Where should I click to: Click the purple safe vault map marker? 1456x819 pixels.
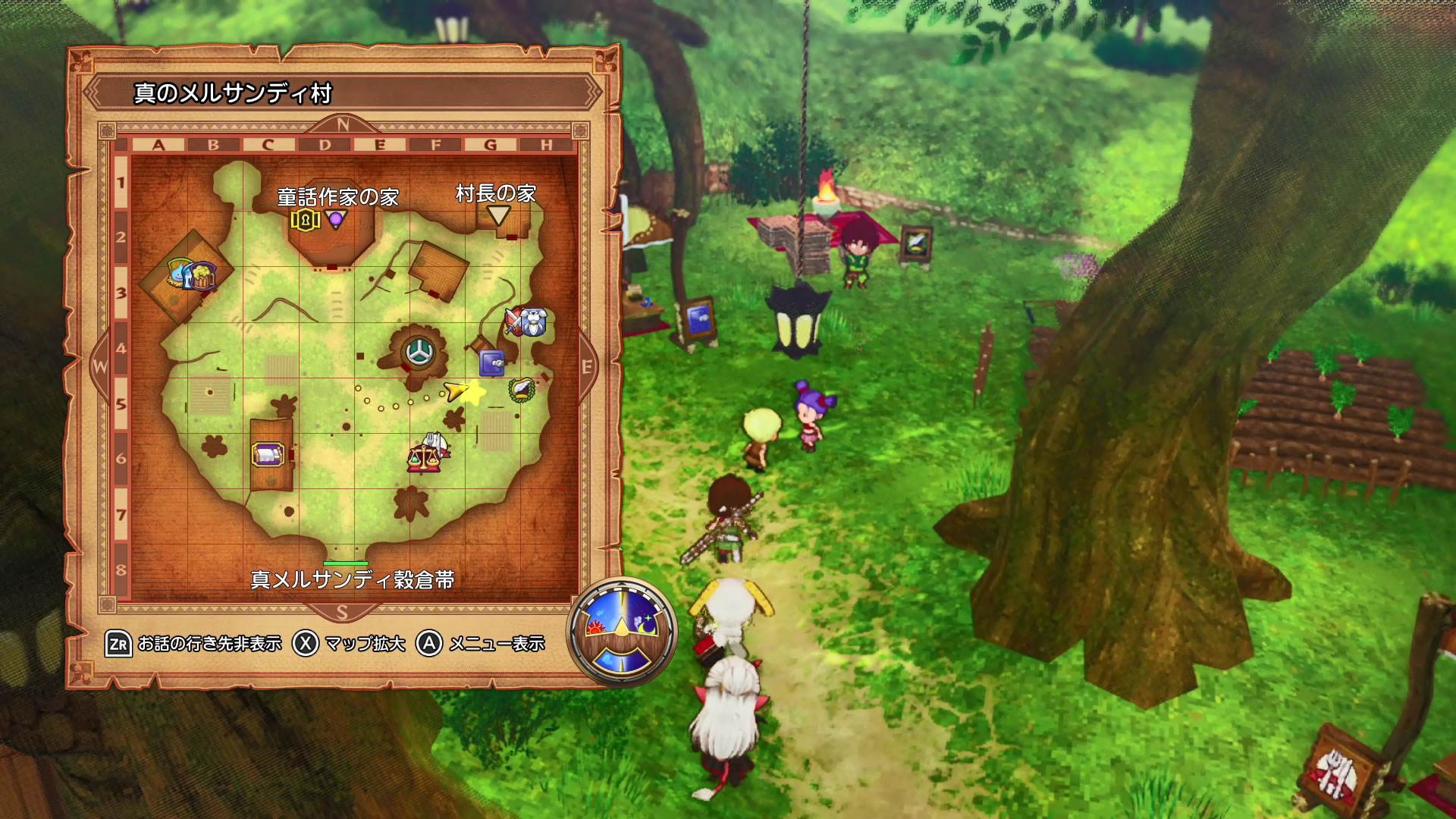[492, 364]
